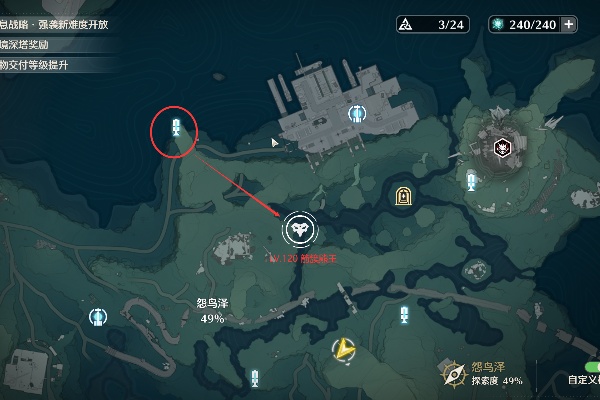Select the red-circled teleport beacon marker

click(176, 129)
